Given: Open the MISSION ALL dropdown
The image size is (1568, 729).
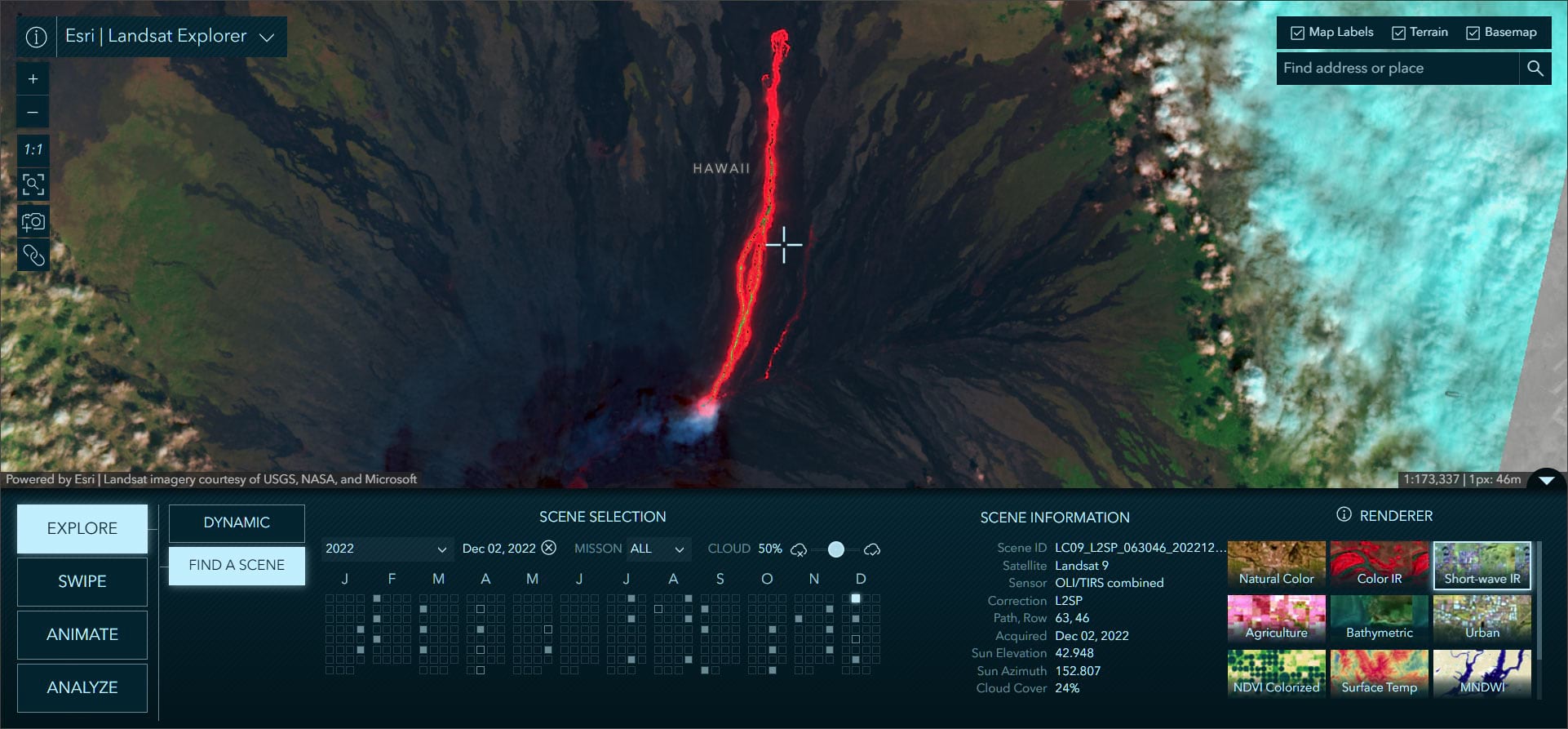Looking at the screenshot, I should click(x=658, y=549).
